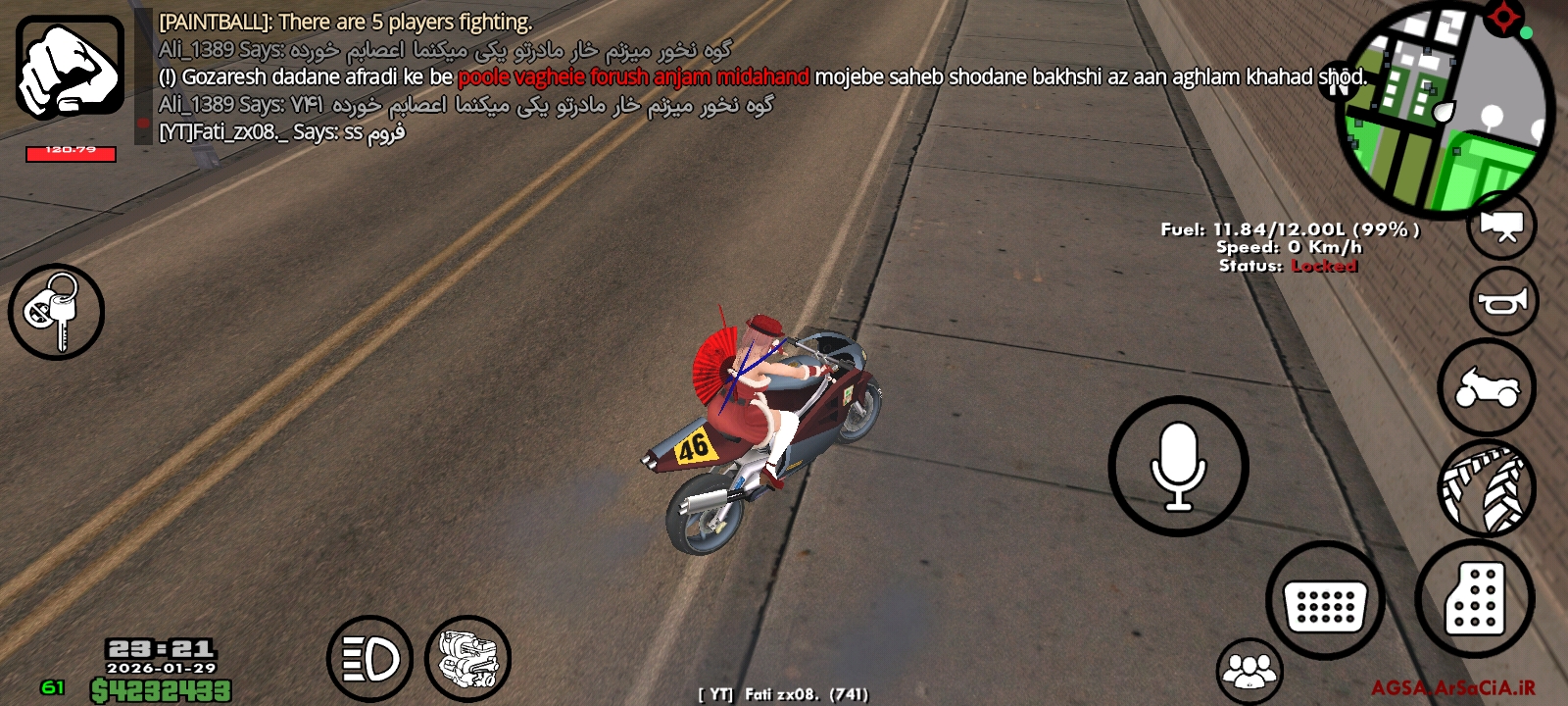The height and width of the screenshot is (706, 1568).
Task: Start the engine with the engine icon
Action: 467,658
